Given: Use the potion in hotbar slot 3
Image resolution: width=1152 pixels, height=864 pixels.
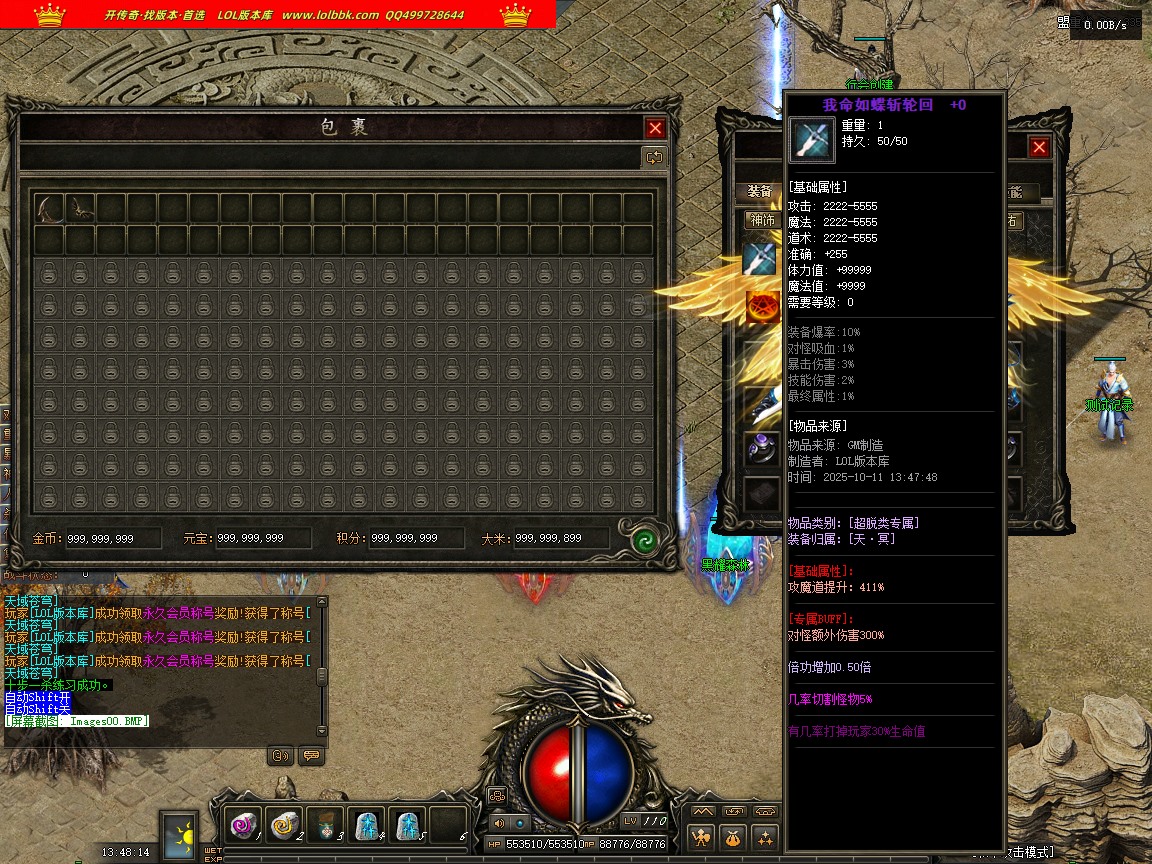Looking at the screenshot, I should 326,826.
